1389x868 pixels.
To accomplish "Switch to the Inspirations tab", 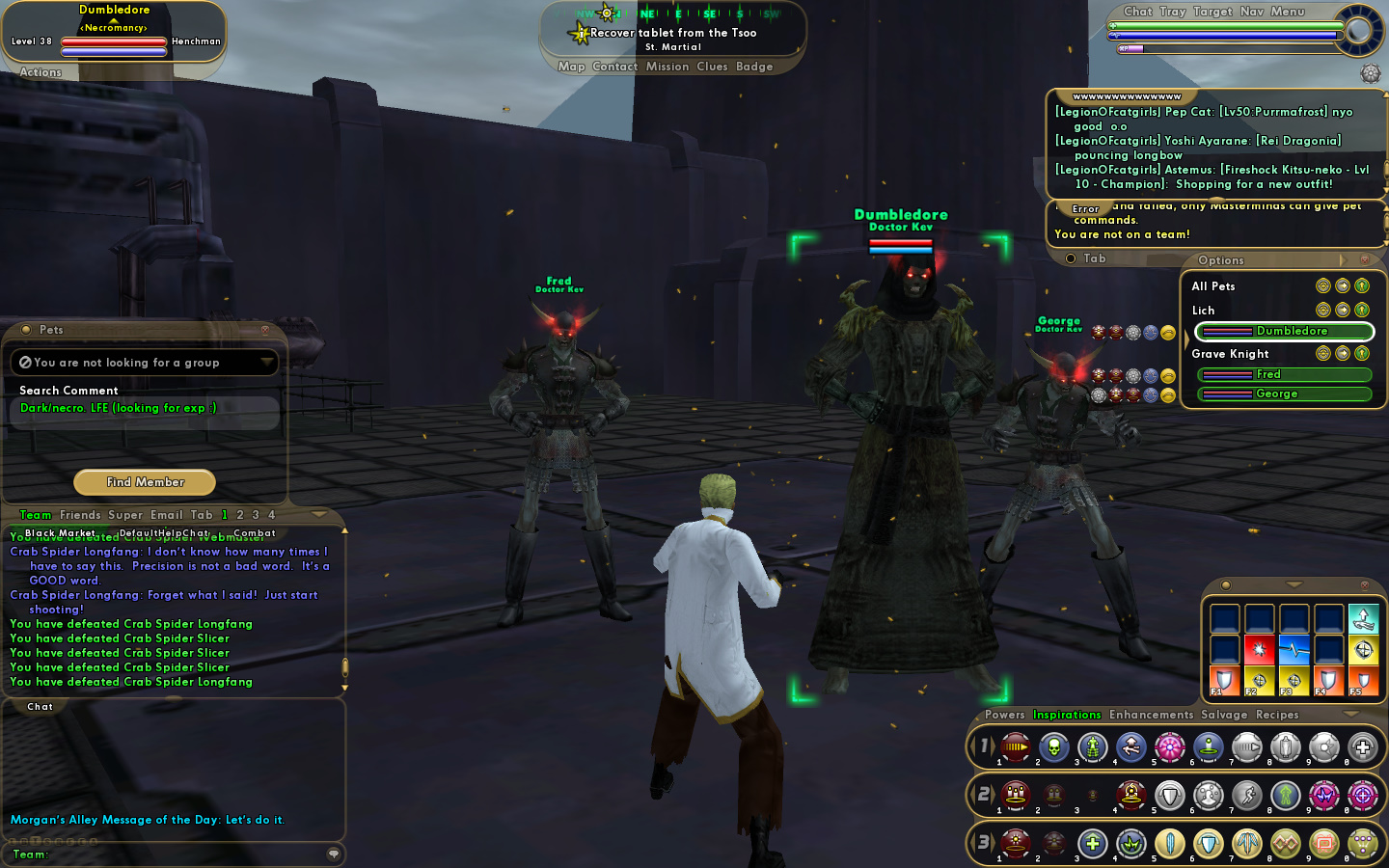I will point(1067,715).
